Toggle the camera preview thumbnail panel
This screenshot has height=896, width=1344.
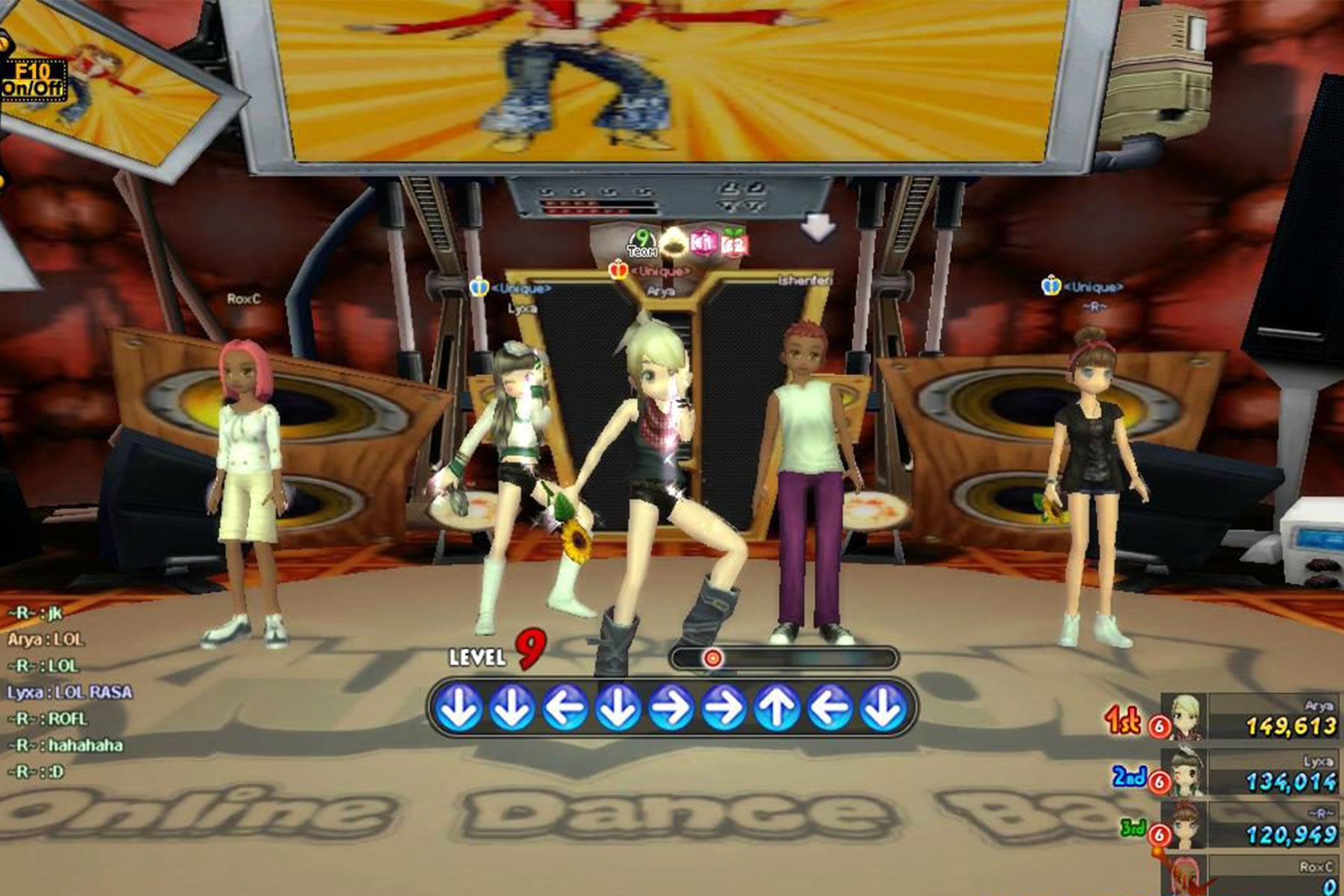click(34, 80)
